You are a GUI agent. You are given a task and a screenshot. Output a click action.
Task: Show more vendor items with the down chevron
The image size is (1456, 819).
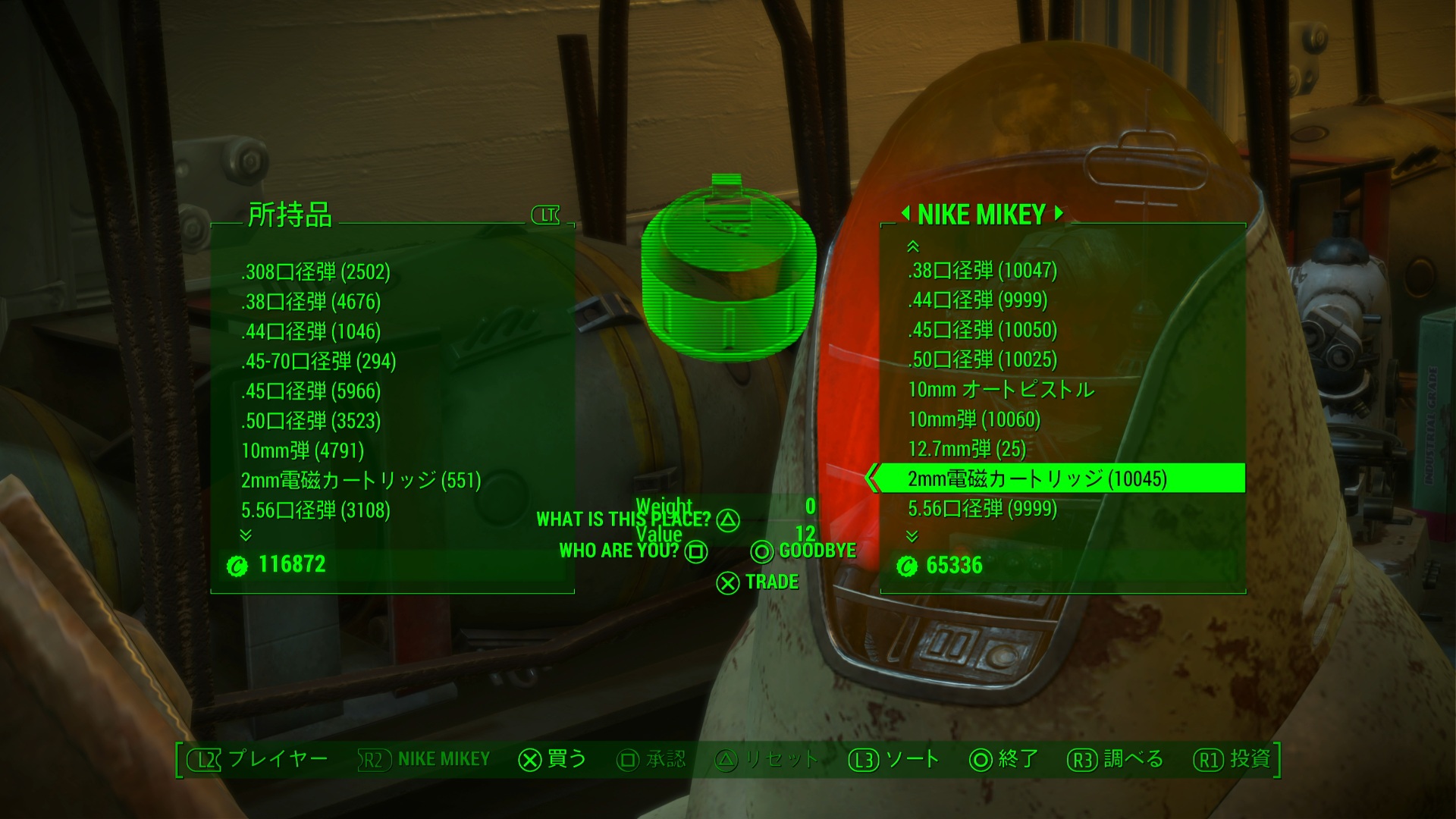pyautogui.click(x=912, y=536)
